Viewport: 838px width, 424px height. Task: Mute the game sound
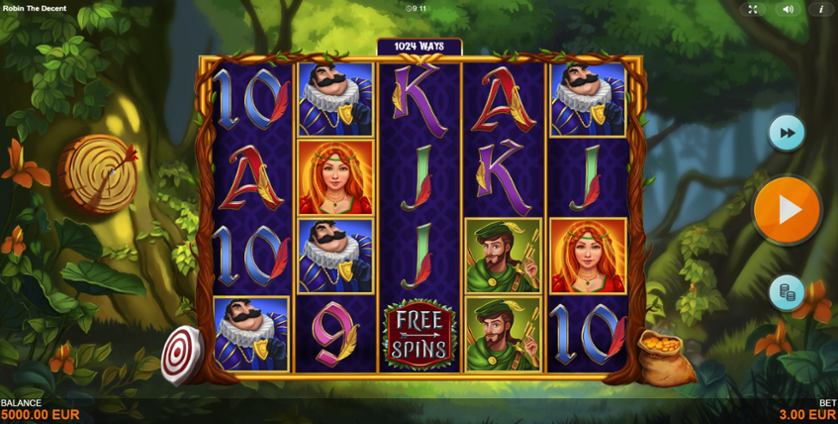click(x=787, y=9)
